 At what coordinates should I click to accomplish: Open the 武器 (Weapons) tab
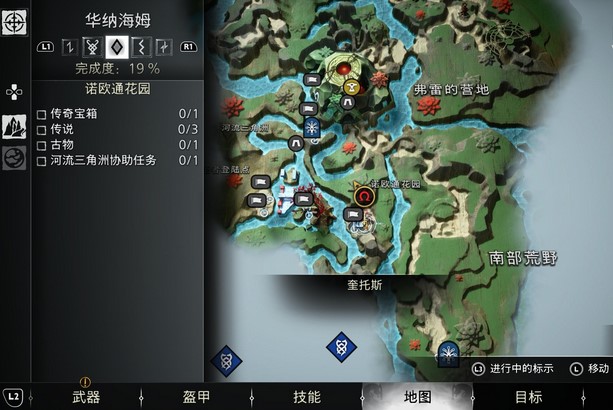pyautogui.click(x=86, y=397)
